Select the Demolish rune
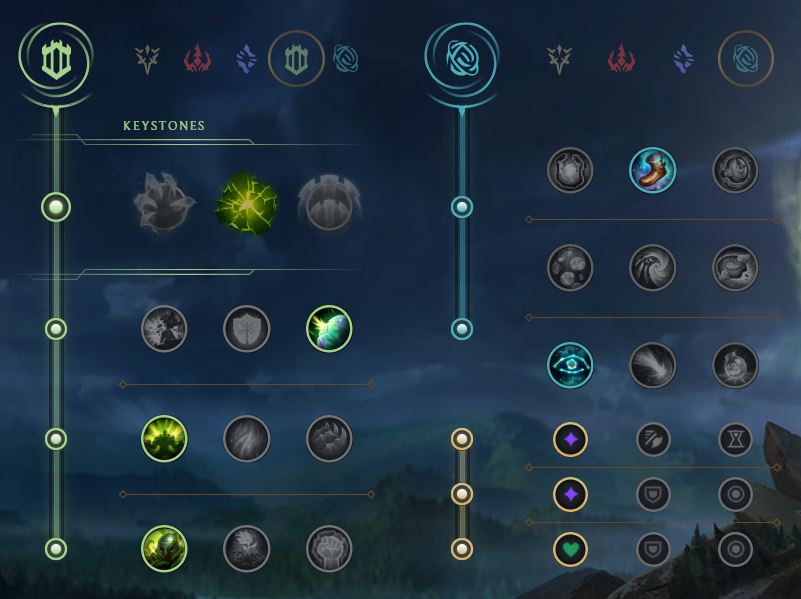The height and width of the screenshot is (599, 801). [164, 329]
